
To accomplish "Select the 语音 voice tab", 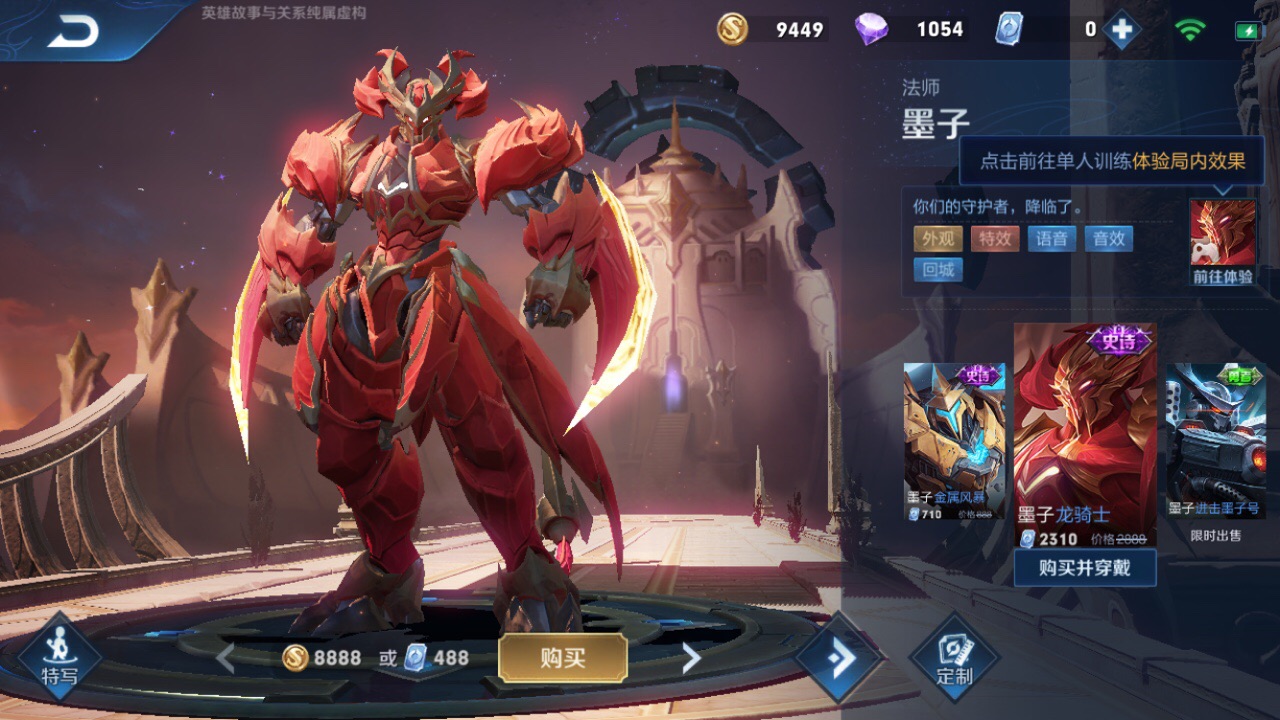I will tap(1051, 239).
